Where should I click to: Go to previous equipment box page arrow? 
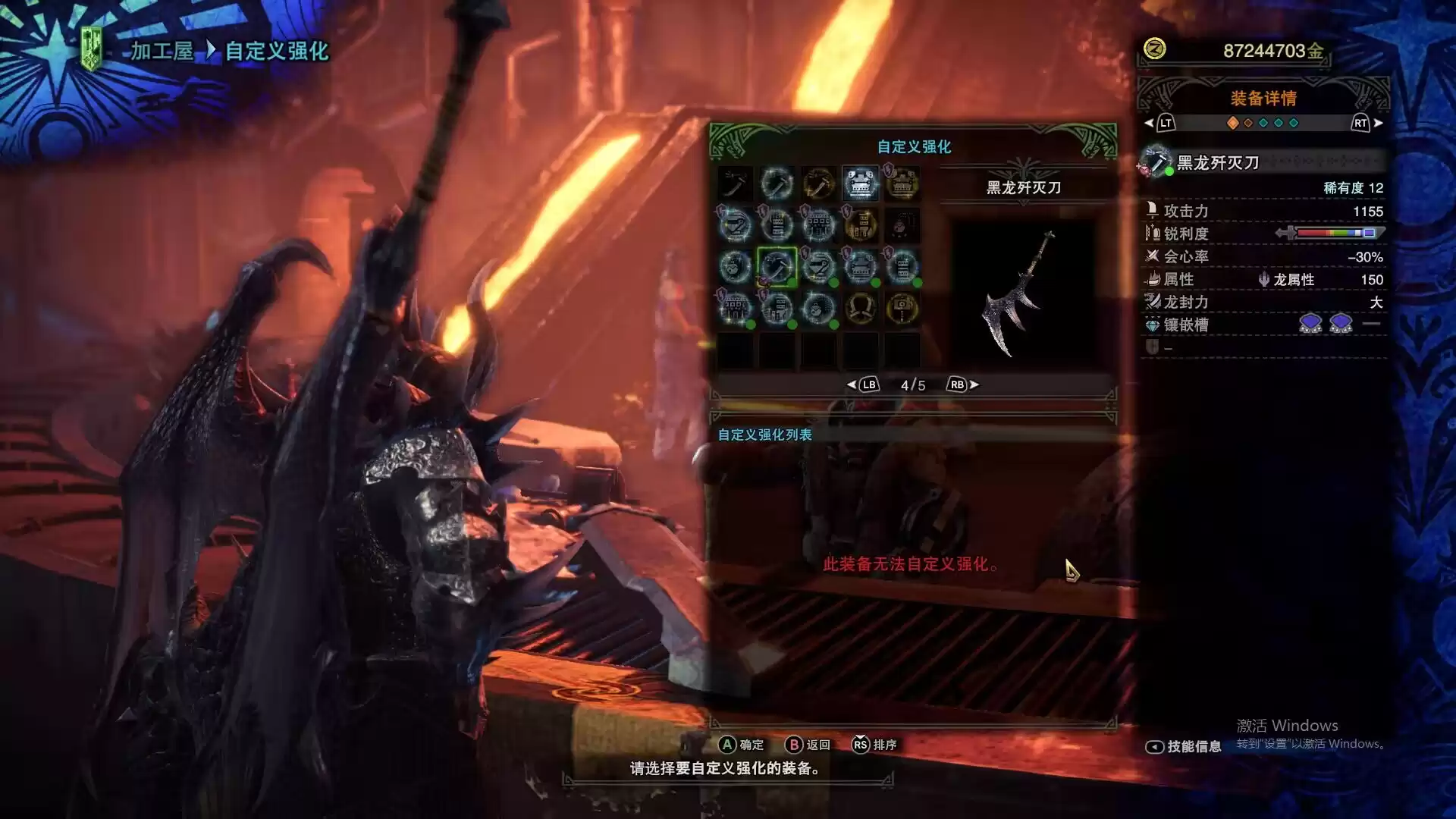(x=852, y=385)
